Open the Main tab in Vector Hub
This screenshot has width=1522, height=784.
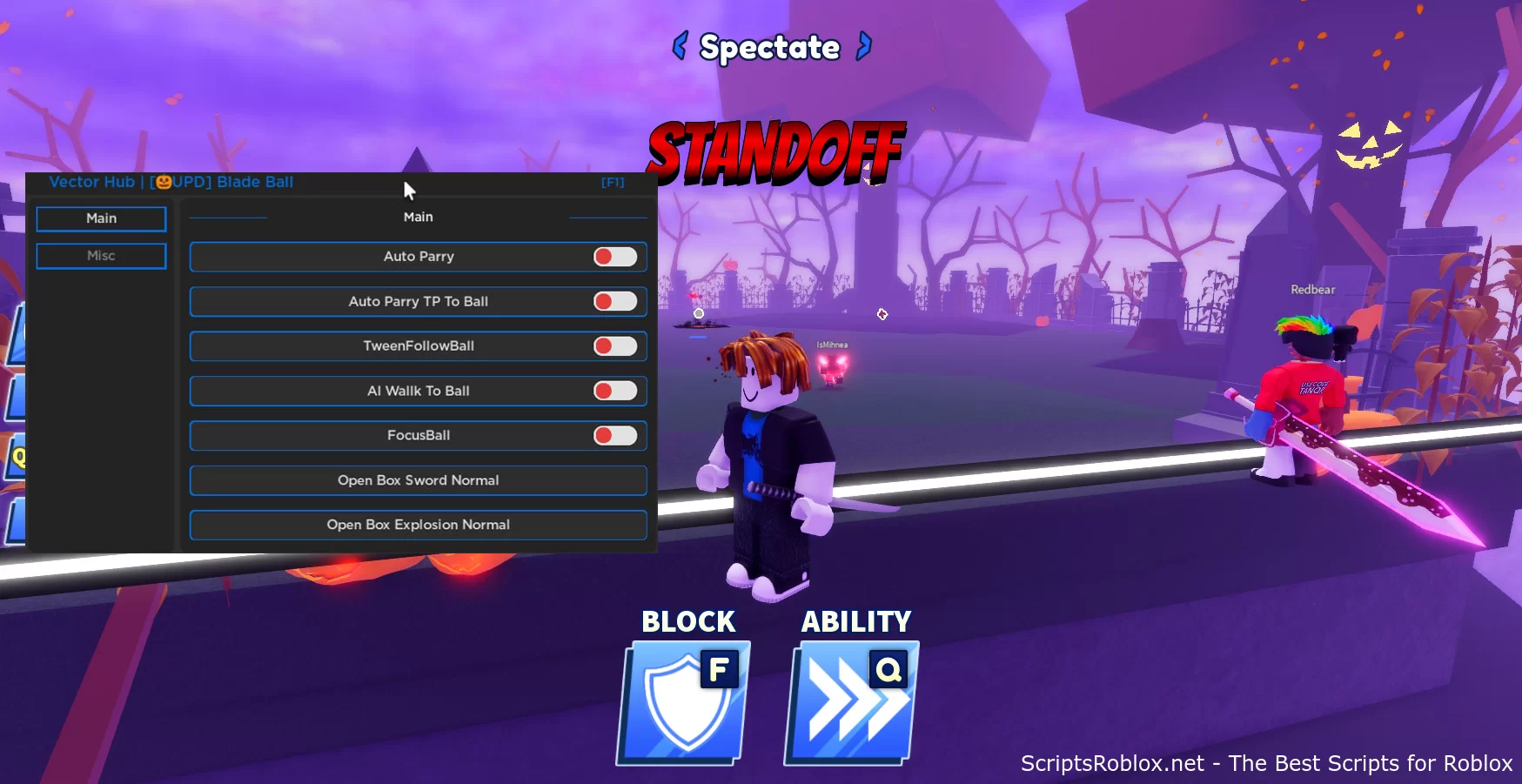click(100, 218)
